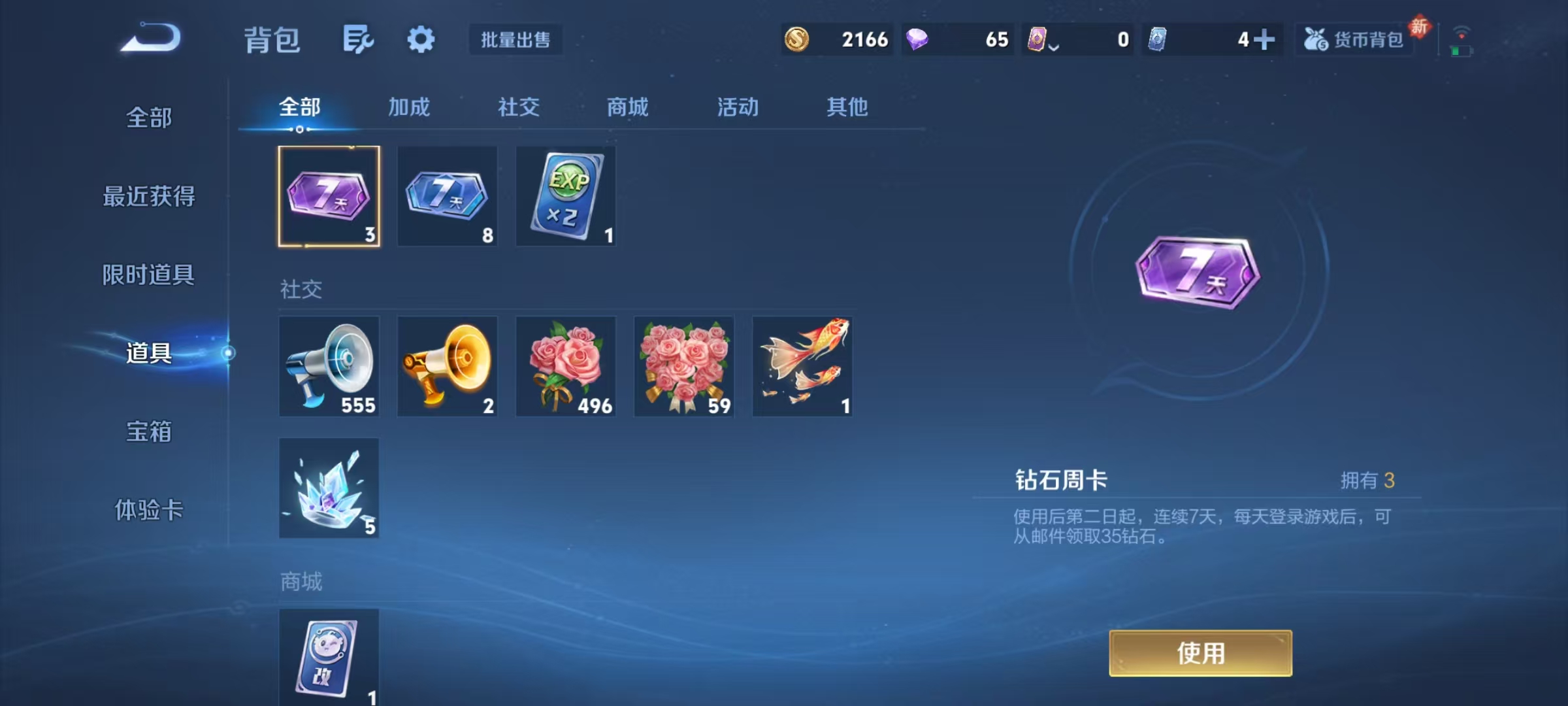Select the rose bouquet with 496 count
This screenshot has height=706, width=1568.
click(x=566, y=366)
